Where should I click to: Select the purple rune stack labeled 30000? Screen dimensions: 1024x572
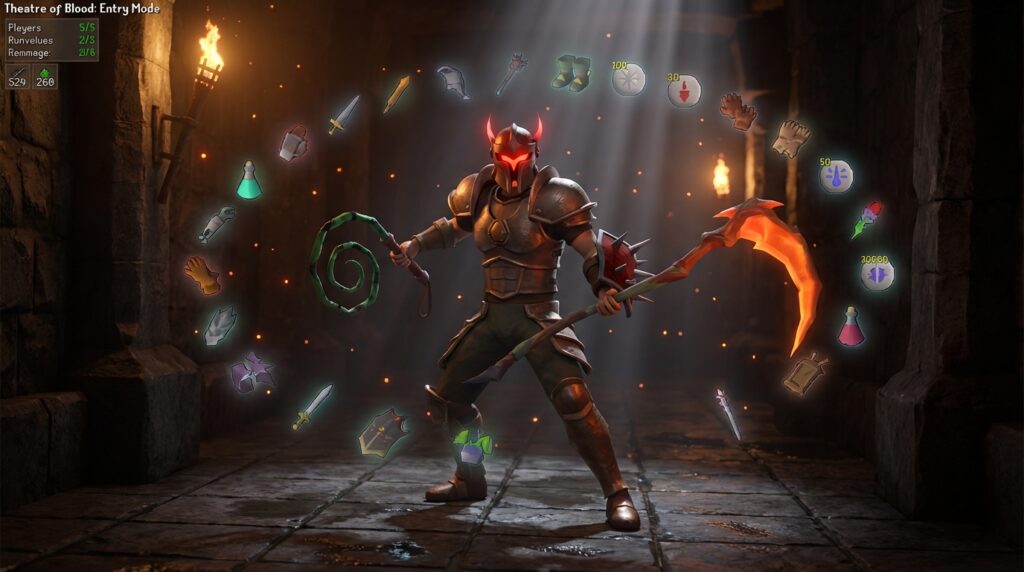pyautogui.click(x=877, y=273)
